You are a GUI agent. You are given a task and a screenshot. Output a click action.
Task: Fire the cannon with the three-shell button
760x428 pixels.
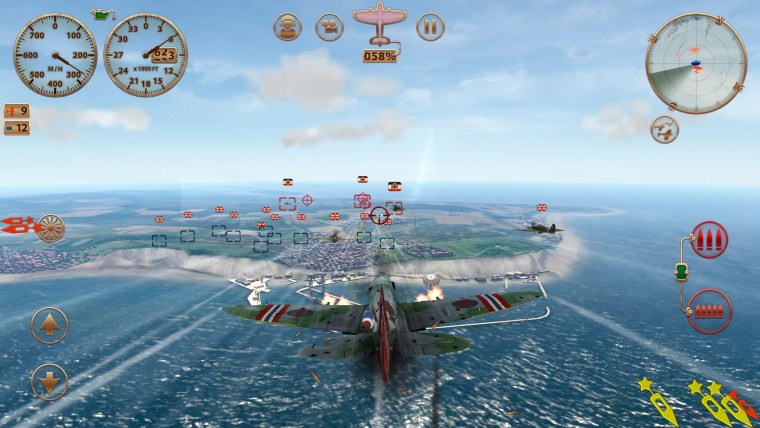tap(710, 240)
